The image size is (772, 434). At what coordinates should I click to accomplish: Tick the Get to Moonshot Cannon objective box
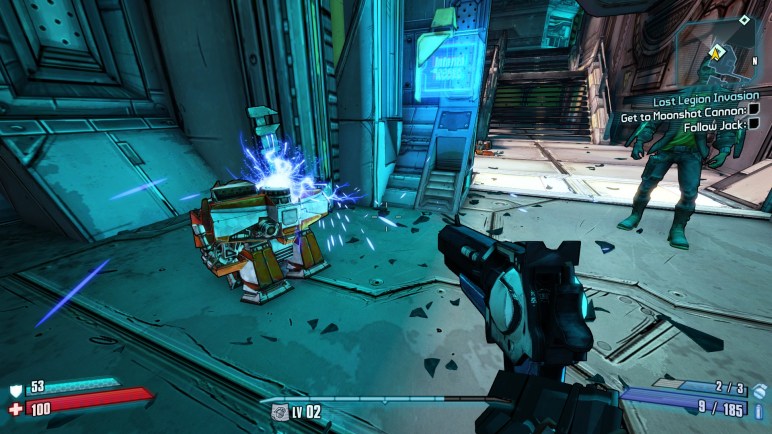(x=755, y=112)
